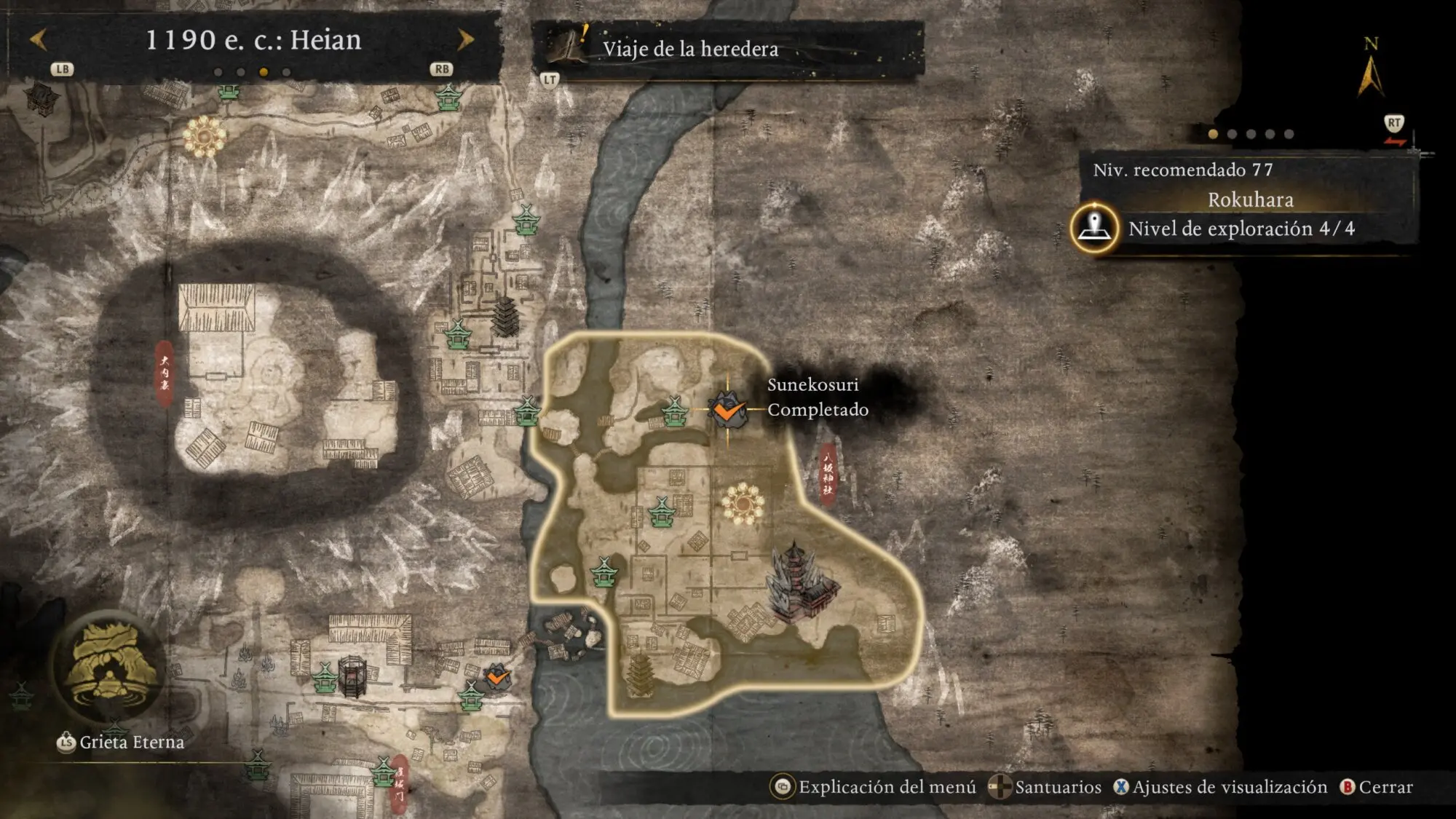Open the Viaje de la heredera mission tracker
This screenshot has height=819, width=1456.
pyautogui.click(x=690, y=49)
